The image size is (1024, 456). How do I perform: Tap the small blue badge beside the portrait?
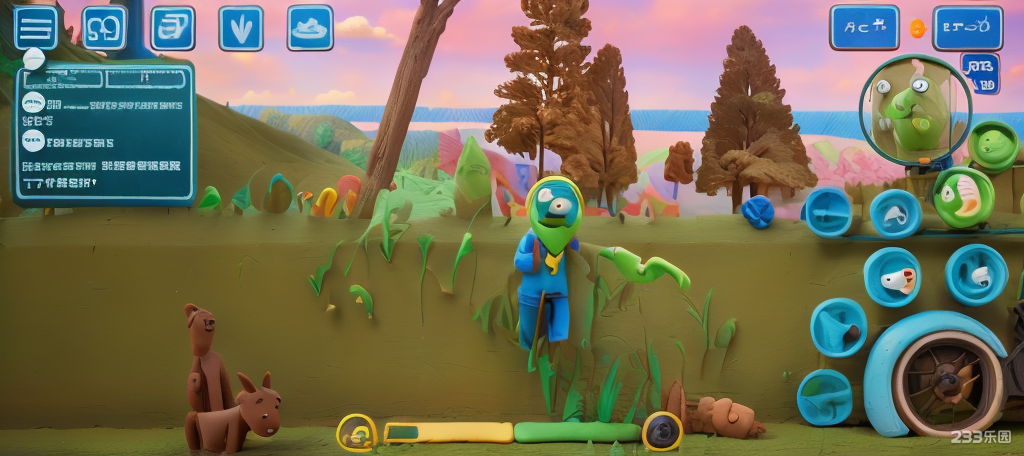coord(980,73)
